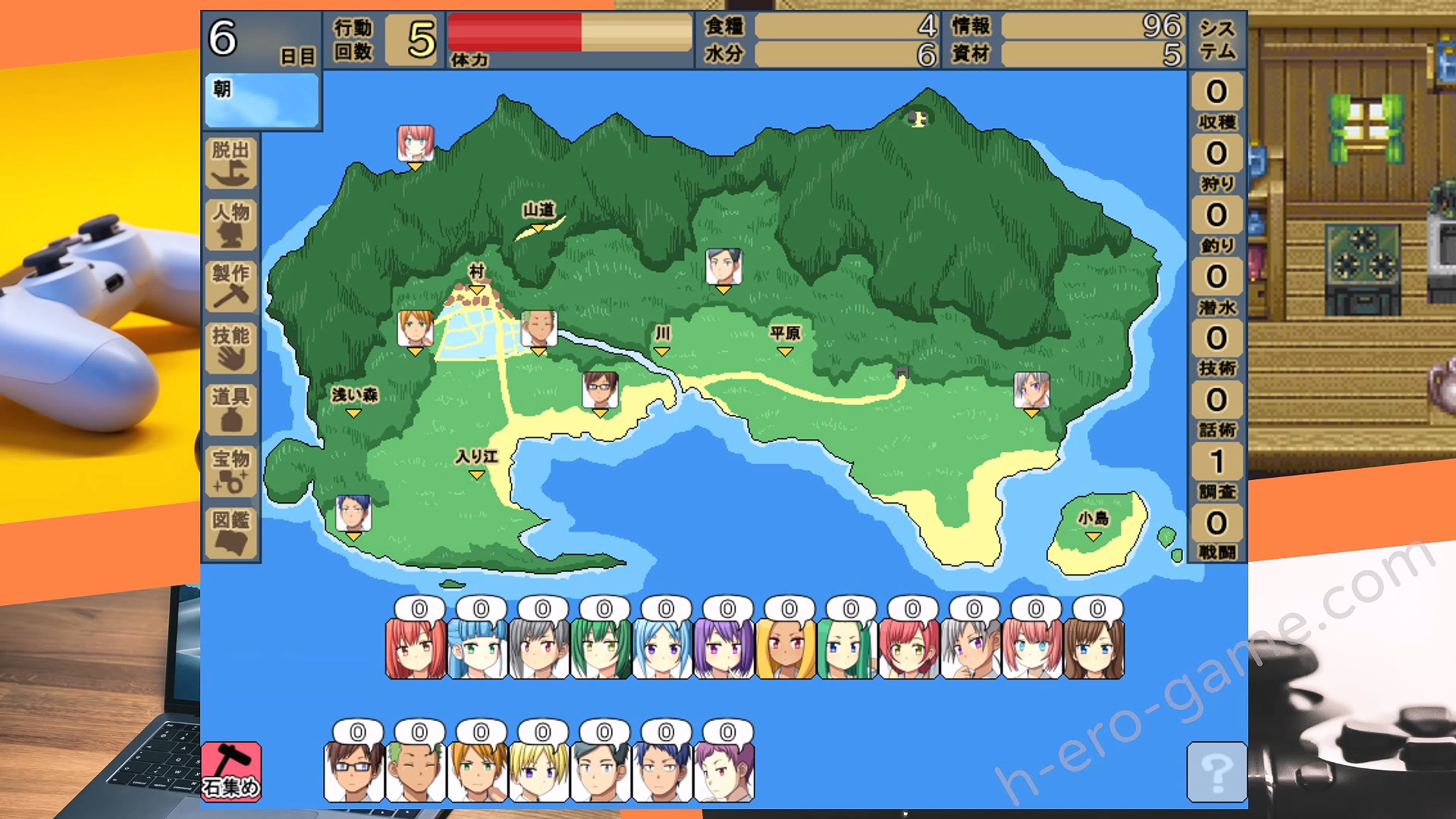Open the 図鑑 encyclopedia

tap(231, 532)
